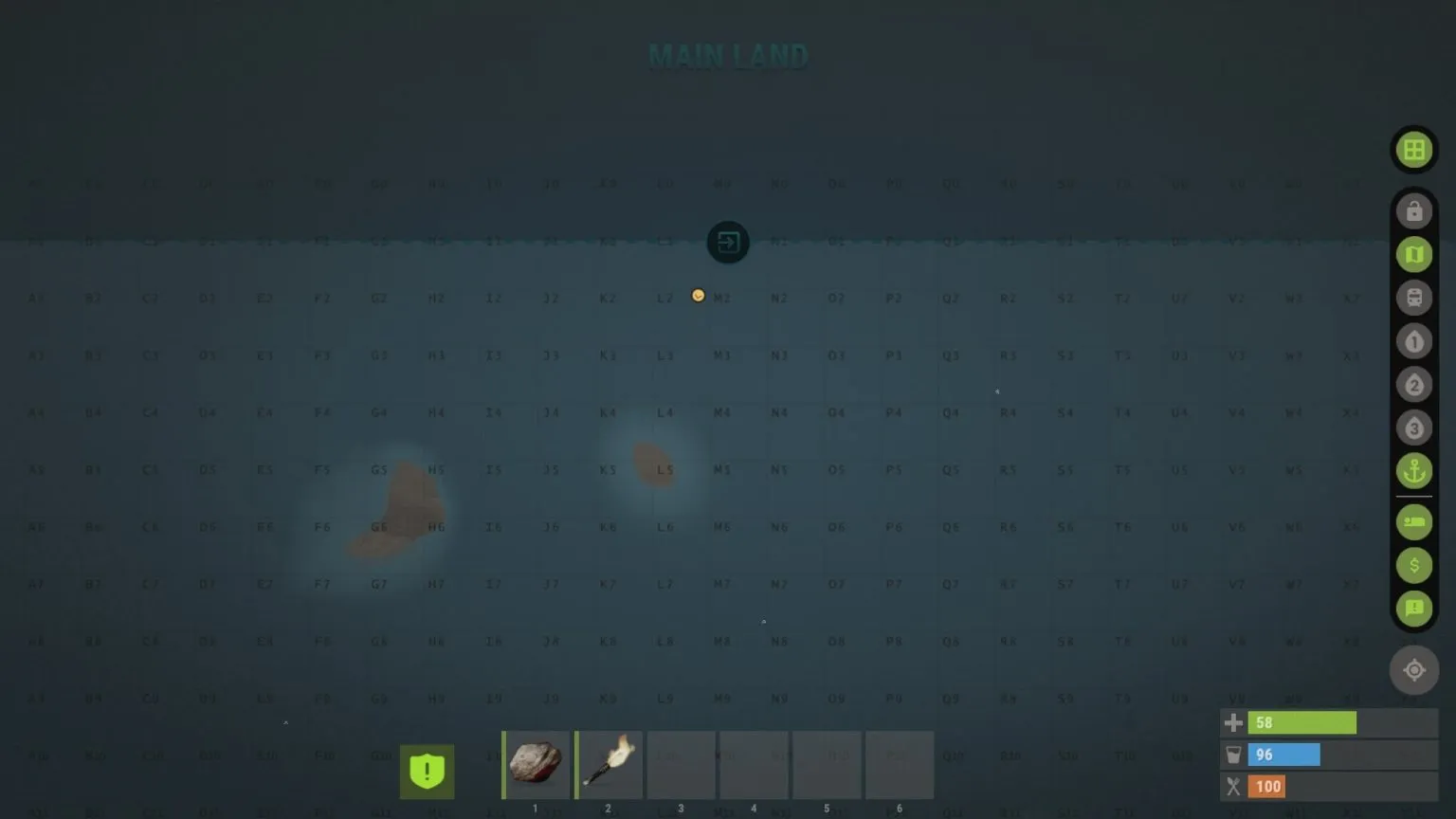Select the rock in hotbar slot 1
The image size is (1456, 819).
coord(535,764)
